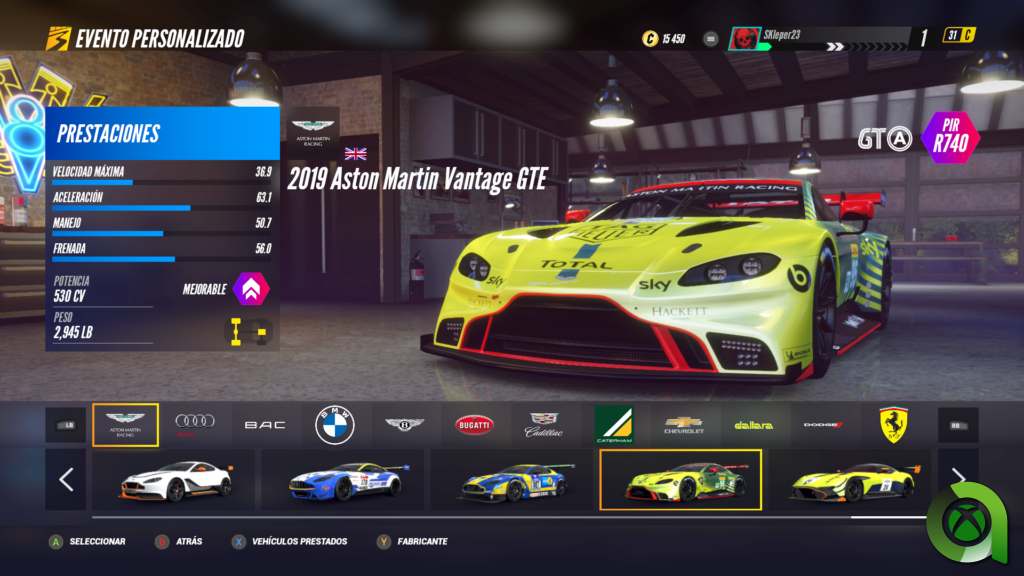The width and height of the screenshot is (1024, 576).
Task: Select the Bentley winged logo
Action: tap(405, 425)
